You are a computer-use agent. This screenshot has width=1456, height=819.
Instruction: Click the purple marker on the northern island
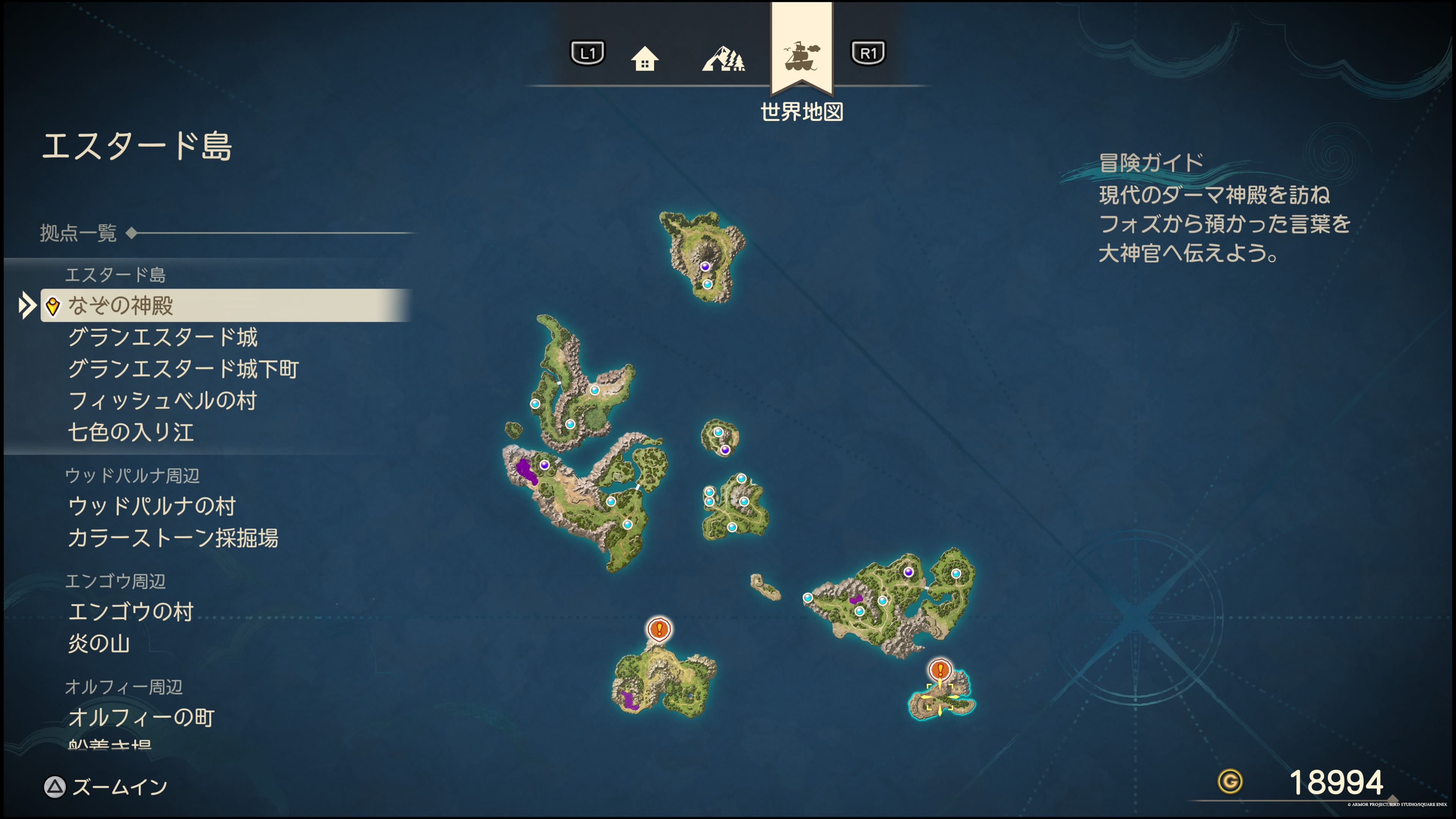[705, 266]
